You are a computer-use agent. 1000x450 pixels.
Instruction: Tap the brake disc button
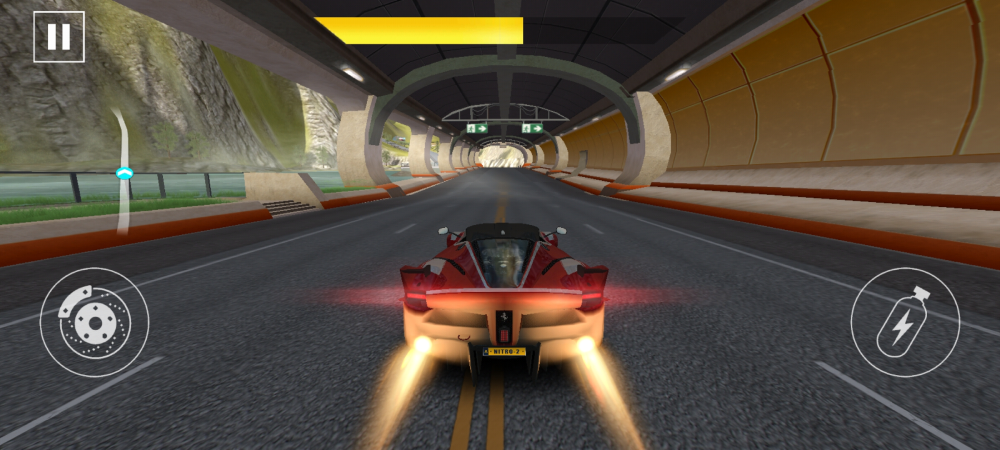(94, 322)
